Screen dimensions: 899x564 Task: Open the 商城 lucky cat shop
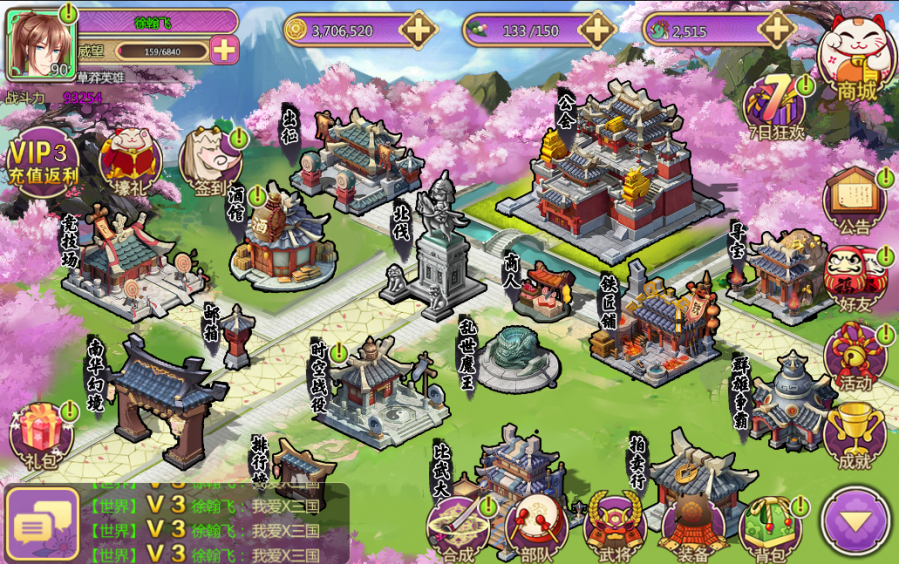tap(856, 58)
